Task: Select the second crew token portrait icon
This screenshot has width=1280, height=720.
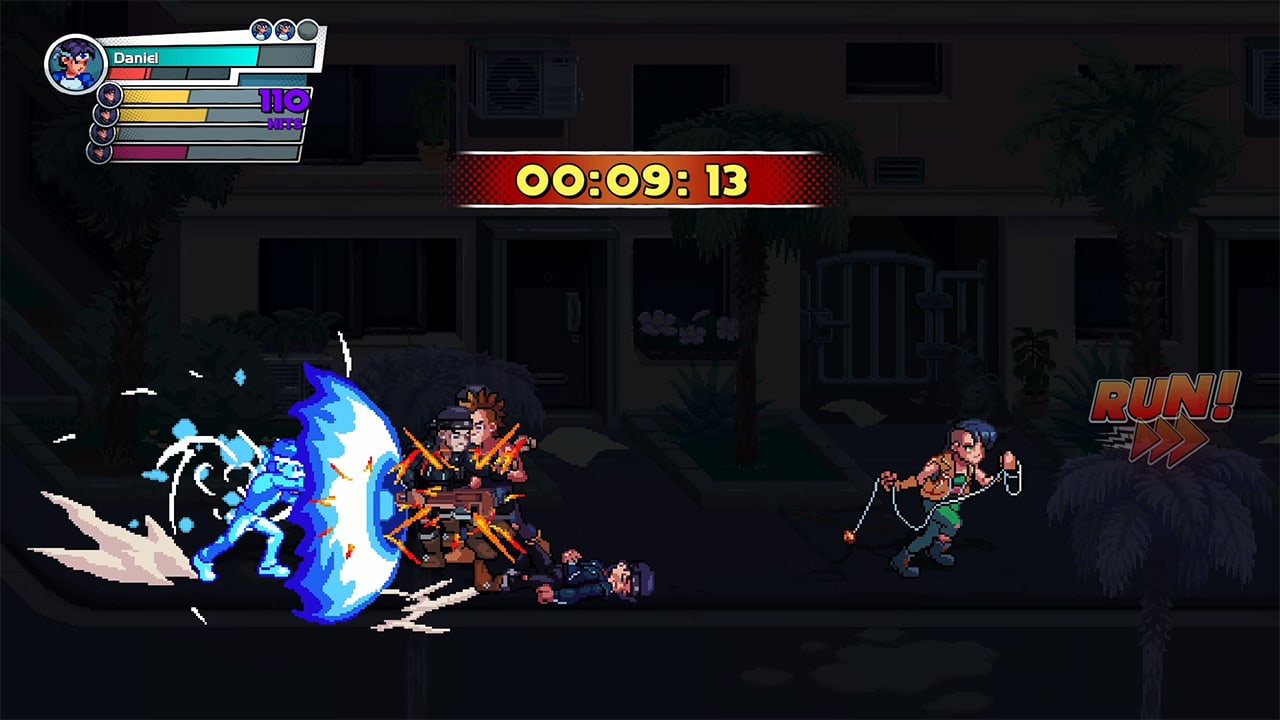Action: click(283, 28)
